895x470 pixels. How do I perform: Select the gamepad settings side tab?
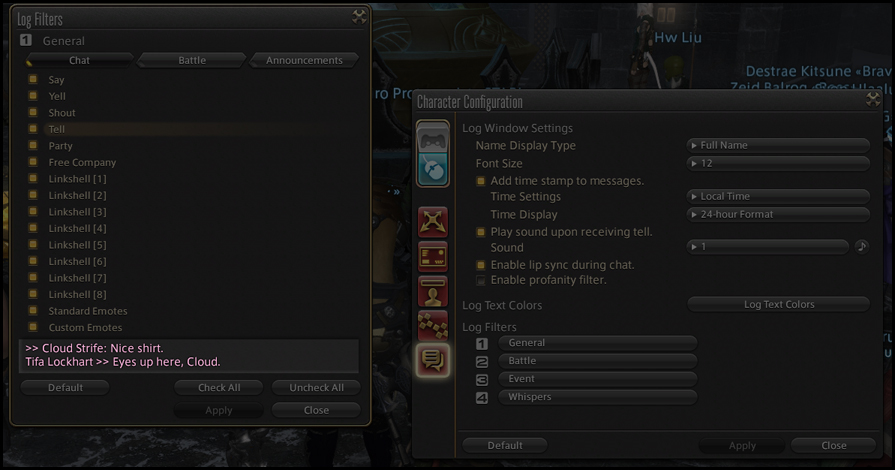(432, 138)
